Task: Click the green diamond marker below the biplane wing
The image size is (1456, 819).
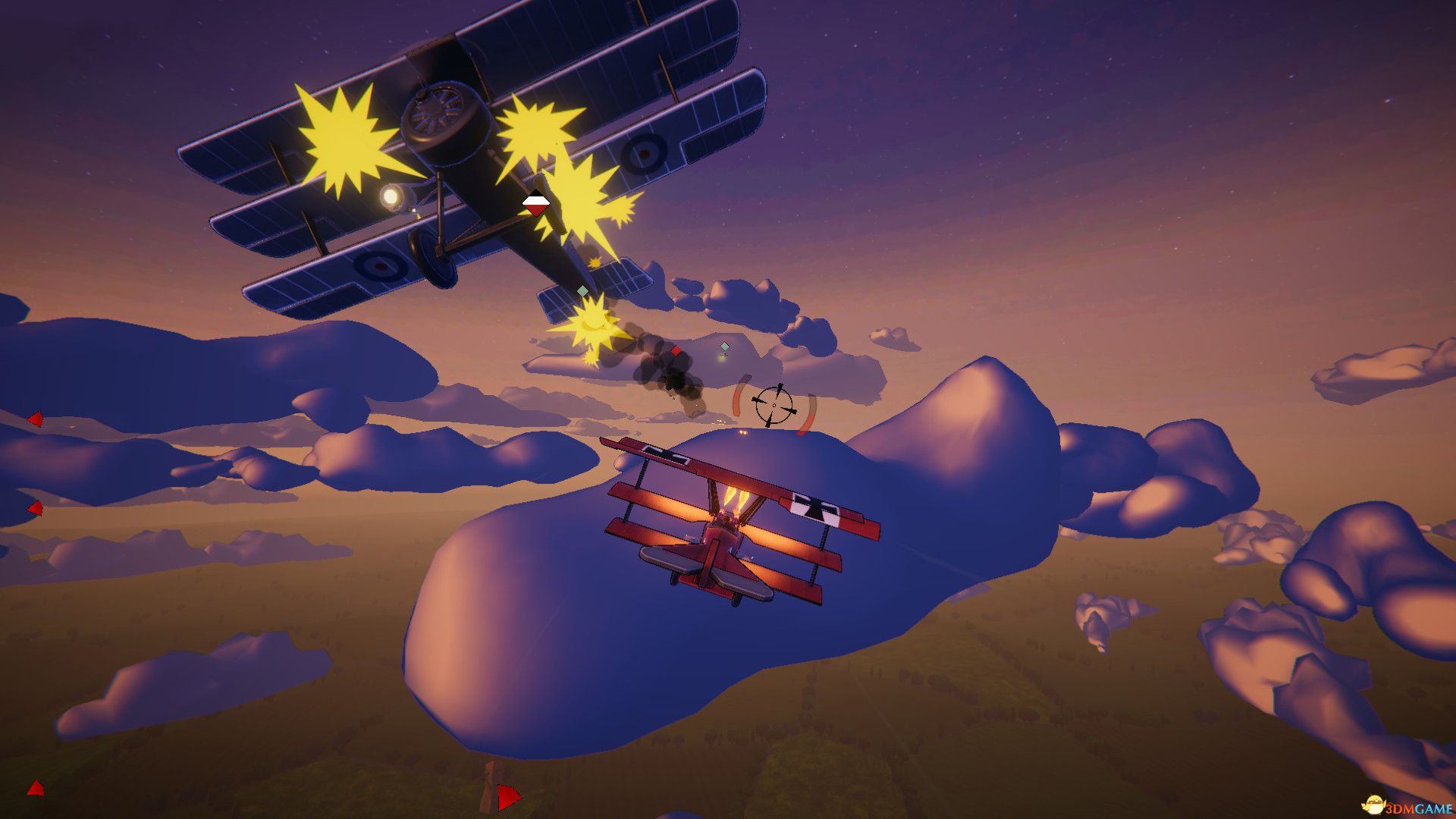Action: point(582,291)
